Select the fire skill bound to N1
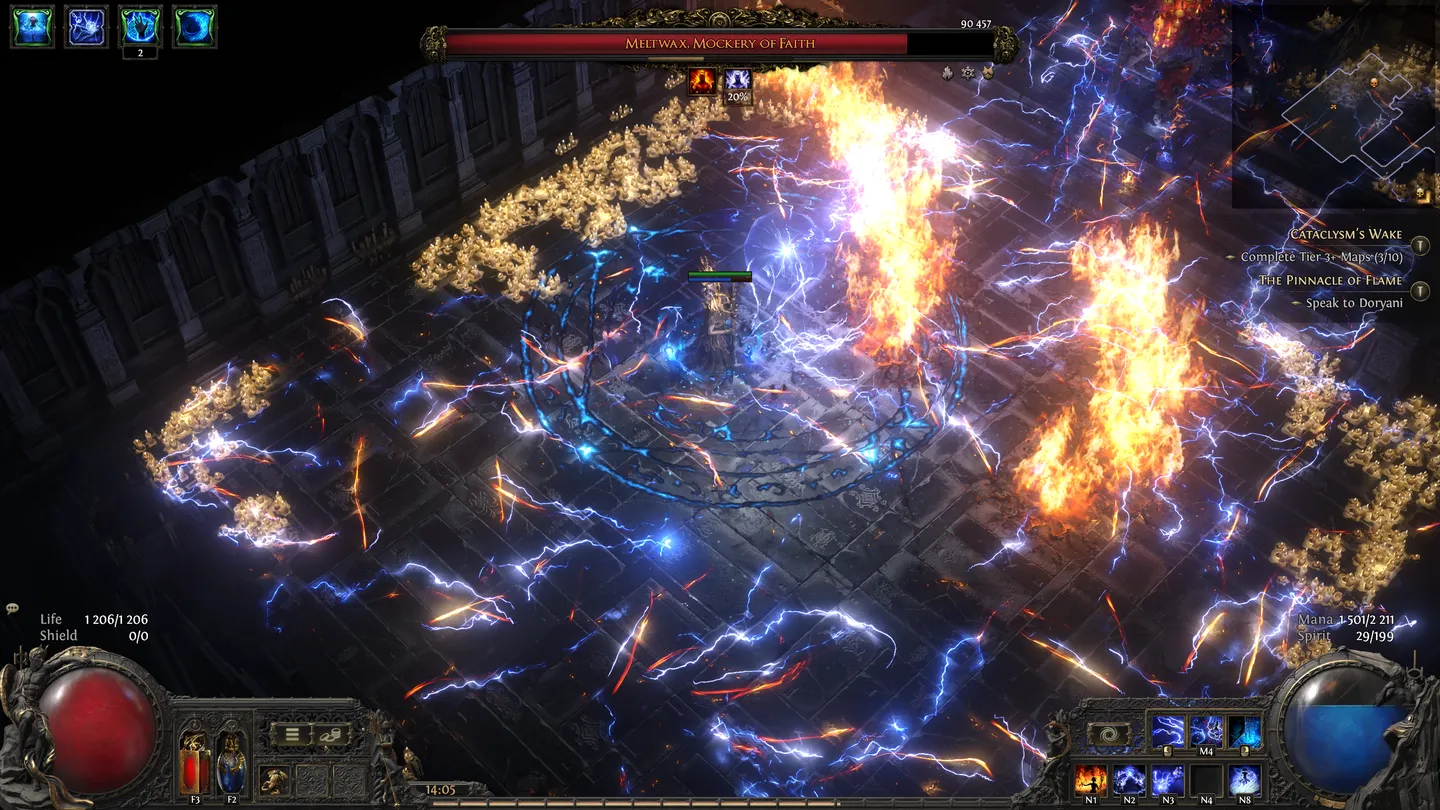This screenshot has height=810, width=1440. pos(1092,781)
